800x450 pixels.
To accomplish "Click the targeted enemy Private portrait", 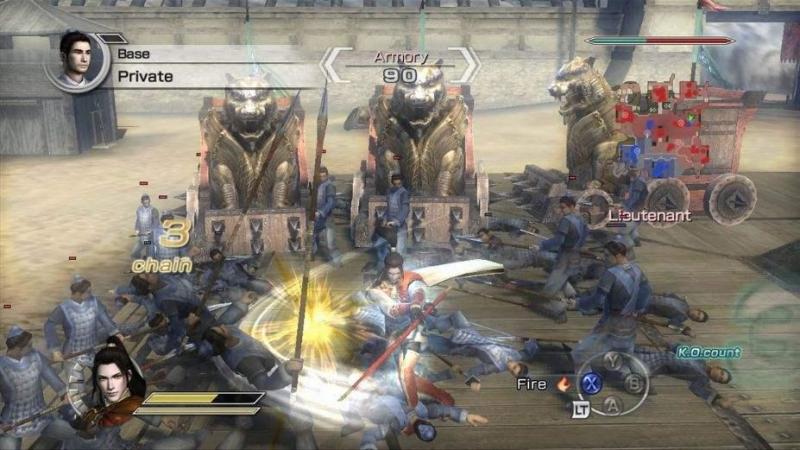I will pos(77,61).
